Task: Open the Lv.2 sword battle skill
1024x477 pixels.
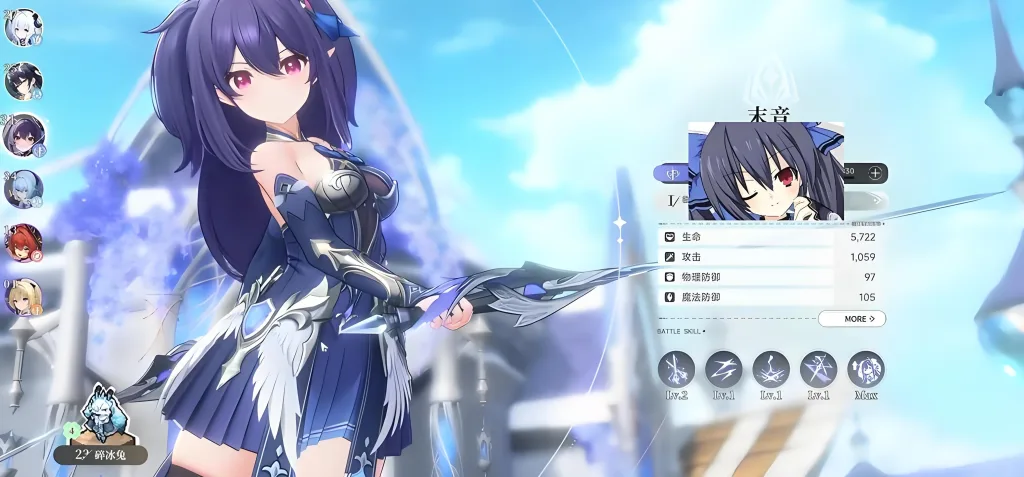Action: coord(677,369)
